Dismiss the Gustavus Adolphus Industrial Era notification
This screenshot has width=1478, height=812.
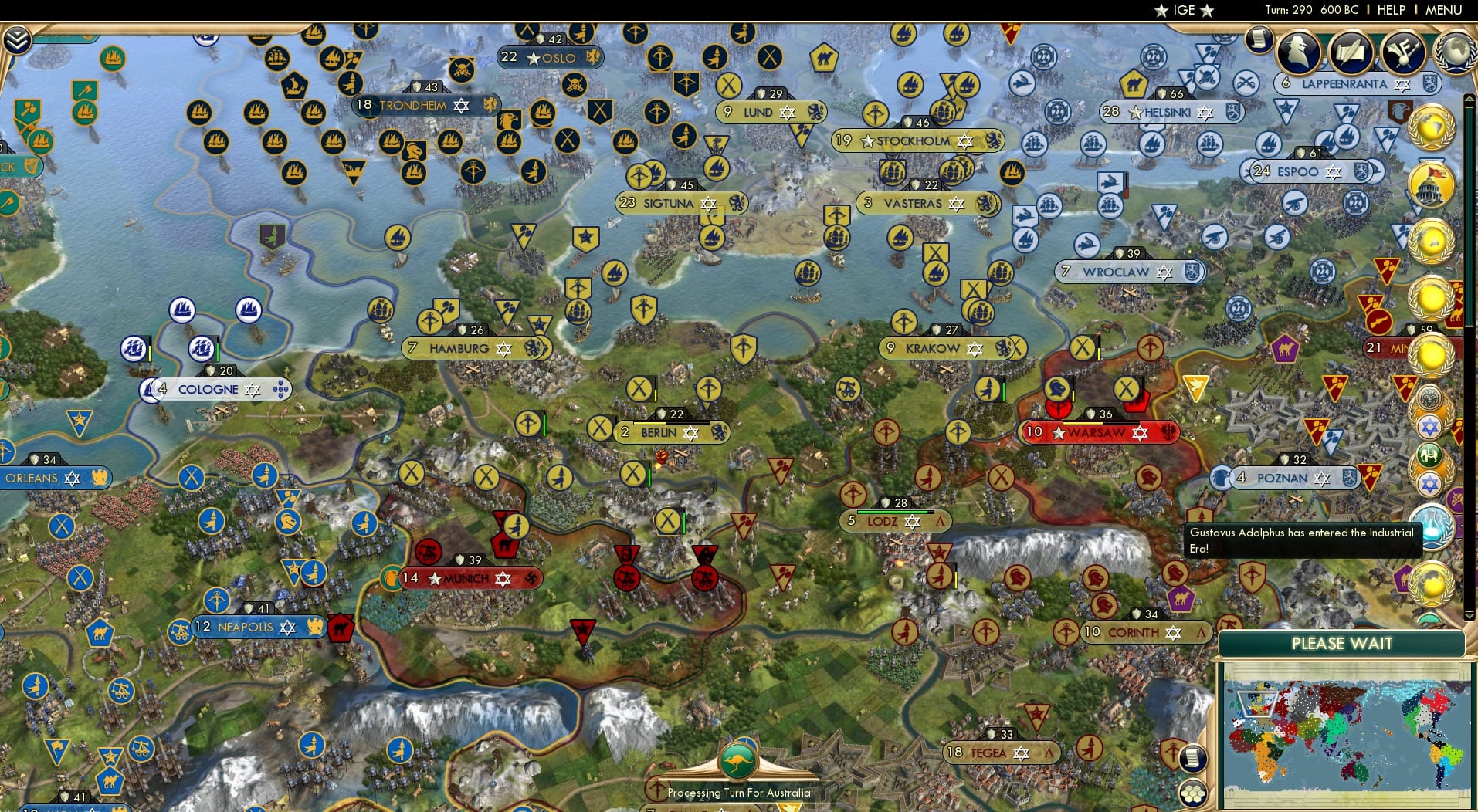(1304, 539)
